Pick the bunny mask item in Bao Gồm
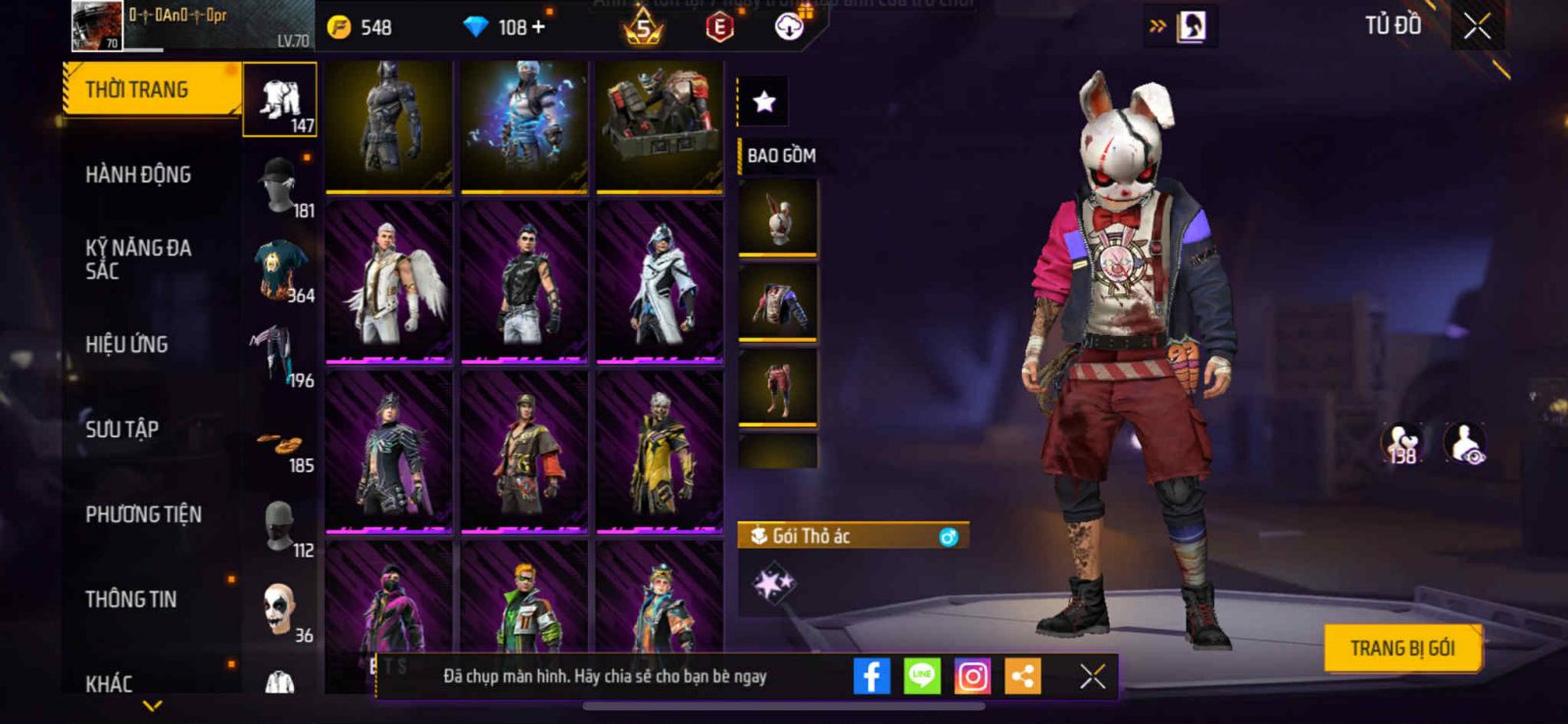Screen dimensions: 1568x724 (x=777, y=217)
